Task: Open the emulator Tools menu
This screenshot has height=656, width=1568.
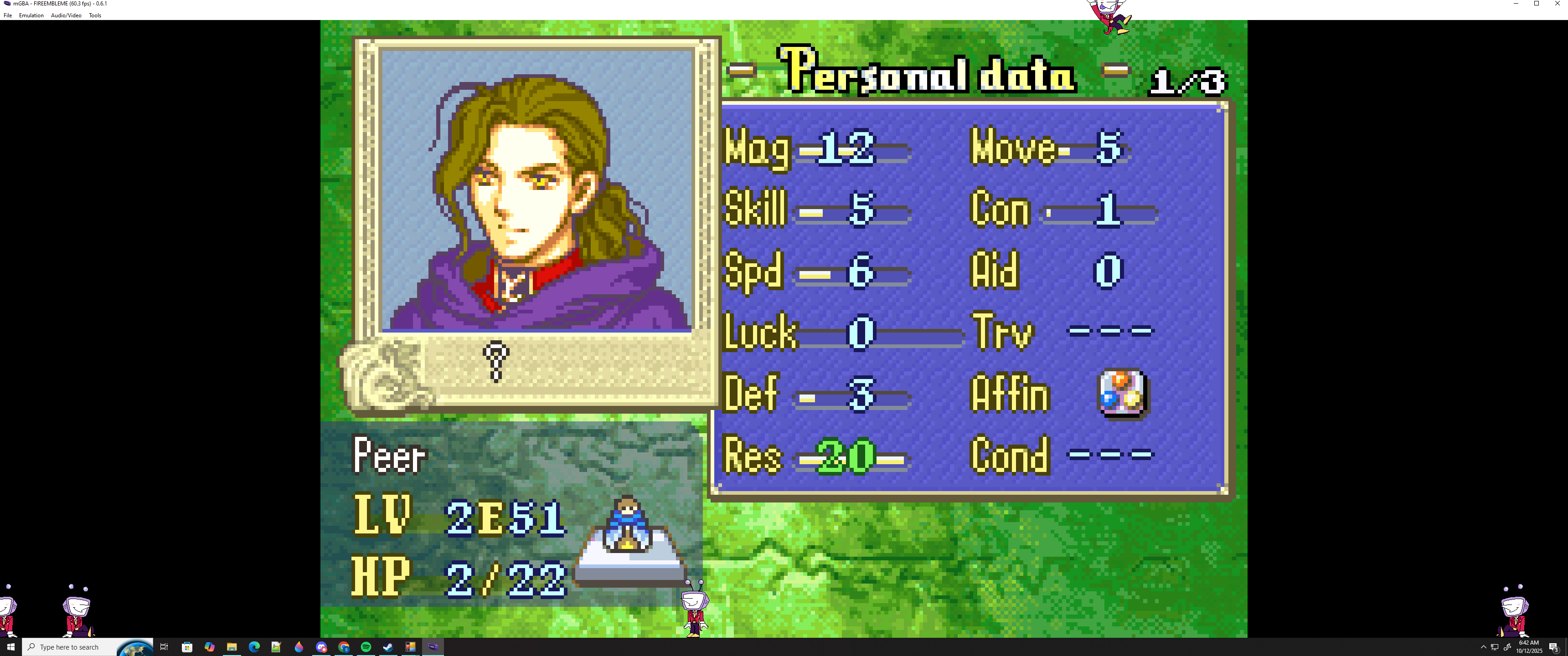Action: [95, 15]
